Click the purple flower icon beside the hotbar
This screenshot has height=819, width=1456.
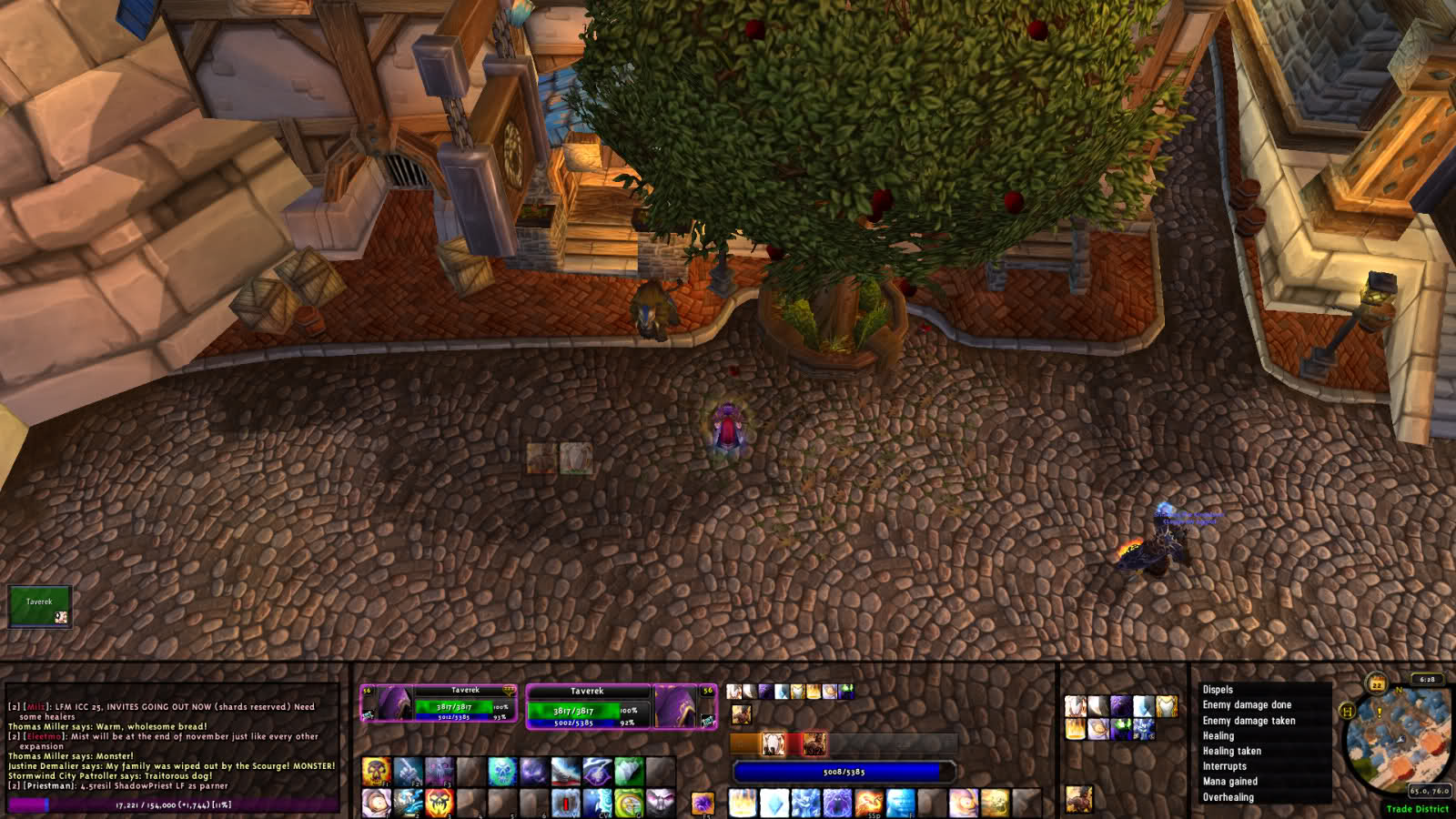(703, 804)
